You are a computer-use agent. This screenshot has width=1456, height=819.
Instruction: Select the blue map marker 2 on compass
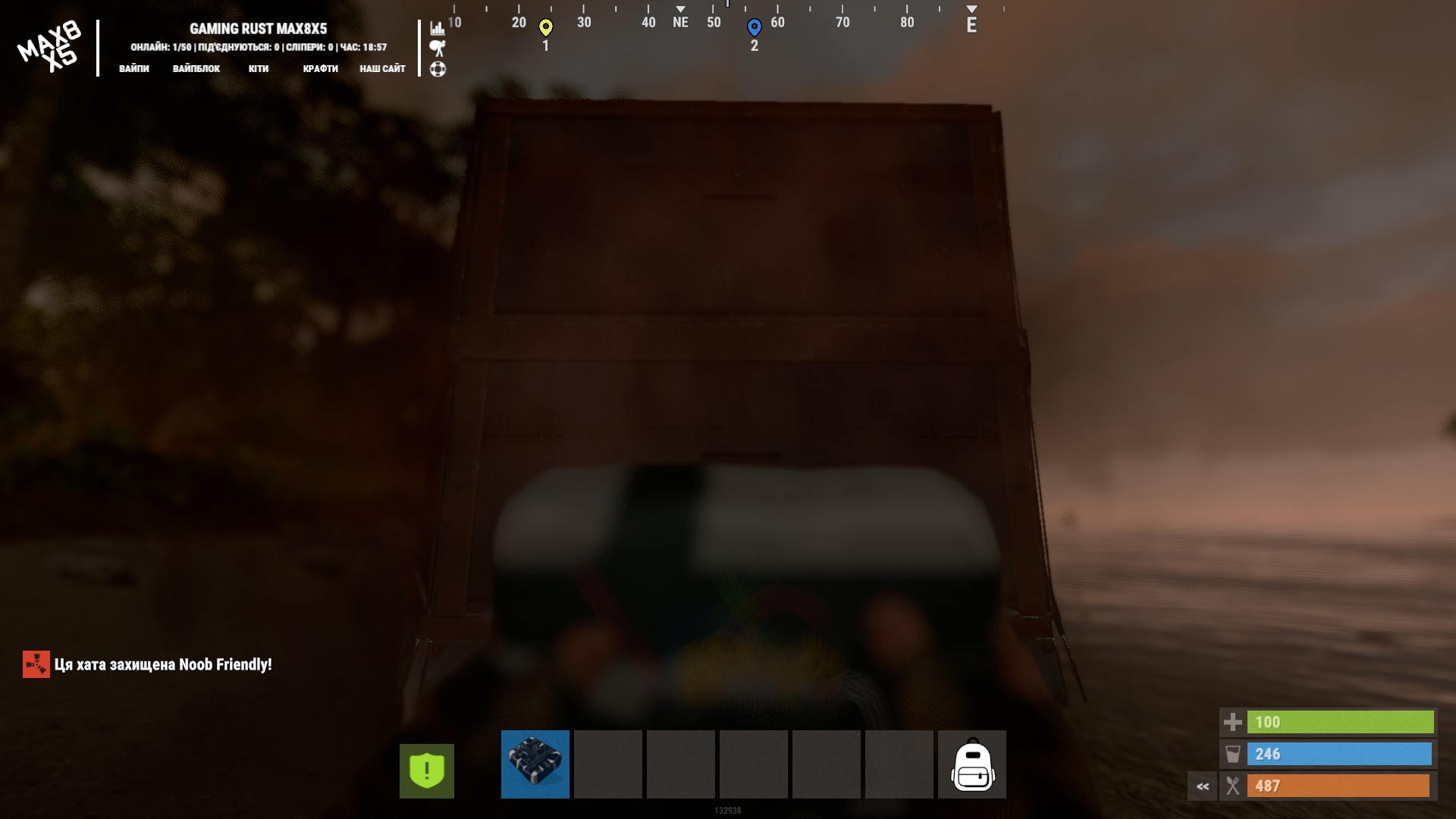[754, 28]
